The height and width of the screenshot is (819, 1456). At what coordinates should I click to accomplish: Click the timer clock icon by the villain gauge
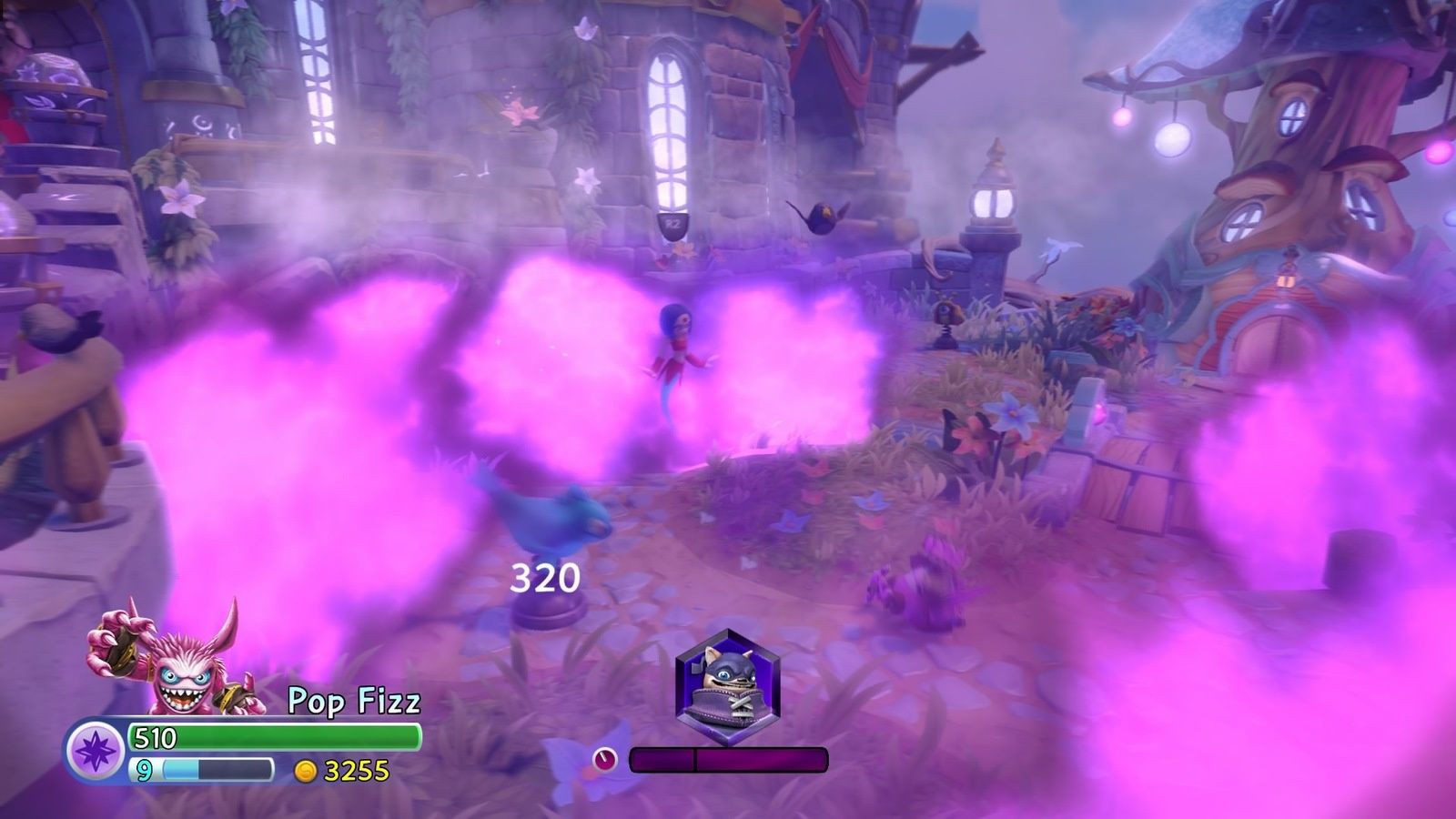(x=603, y=757)
